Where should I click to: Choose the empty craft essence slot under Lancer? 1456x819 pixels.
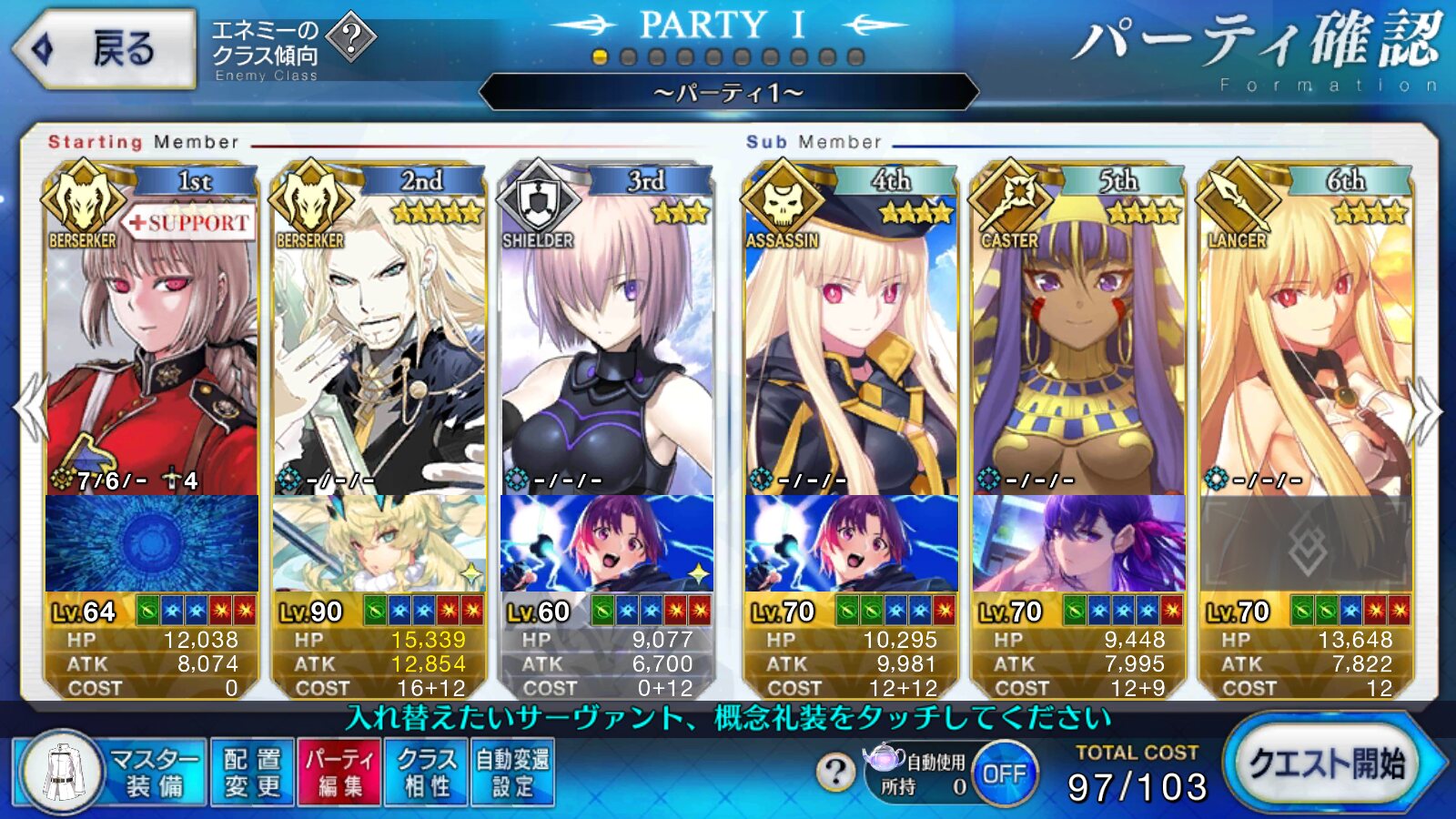[1306, 544]
